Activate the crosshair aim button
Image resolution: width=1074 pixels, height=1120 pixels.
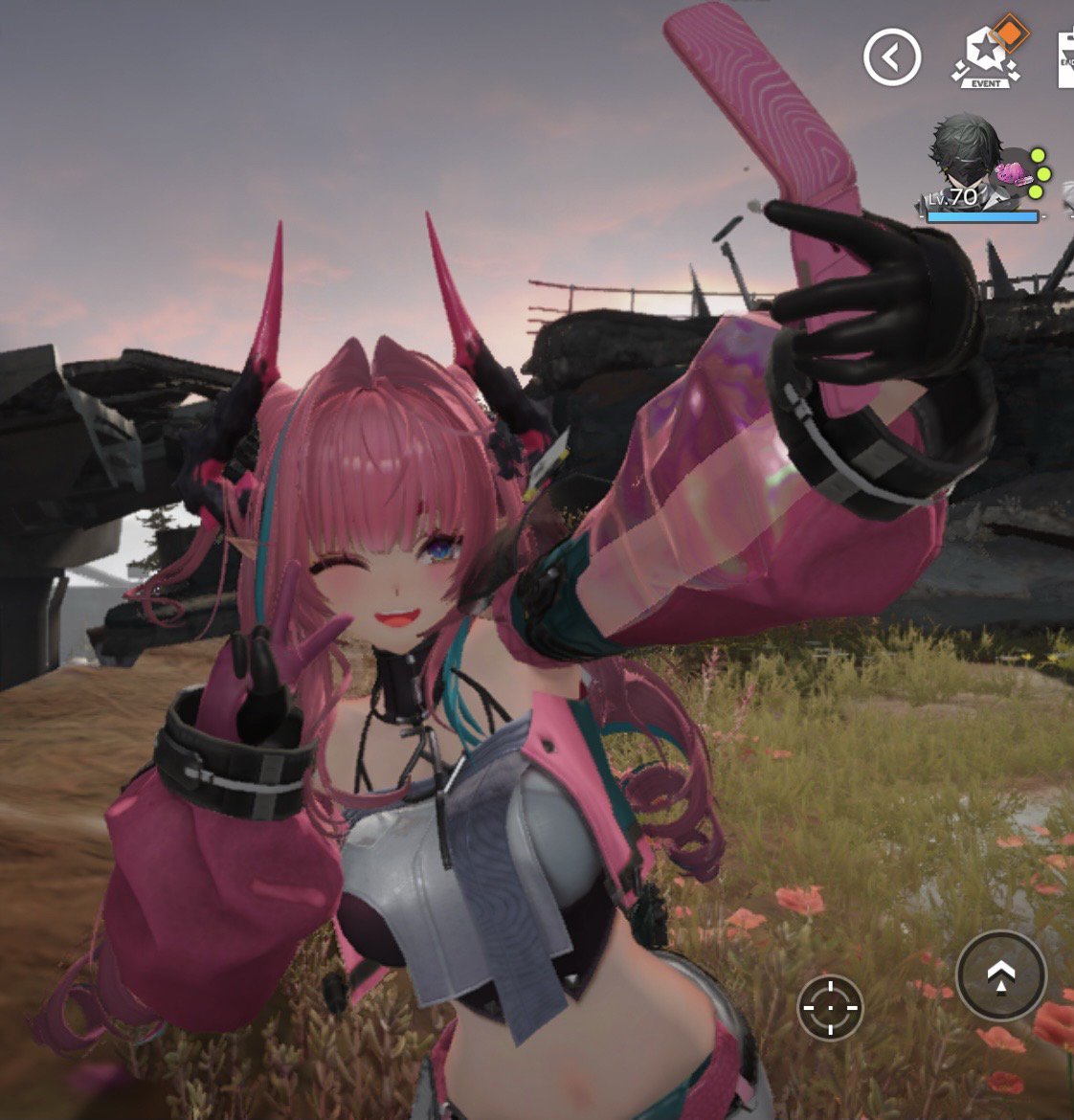830,1007
